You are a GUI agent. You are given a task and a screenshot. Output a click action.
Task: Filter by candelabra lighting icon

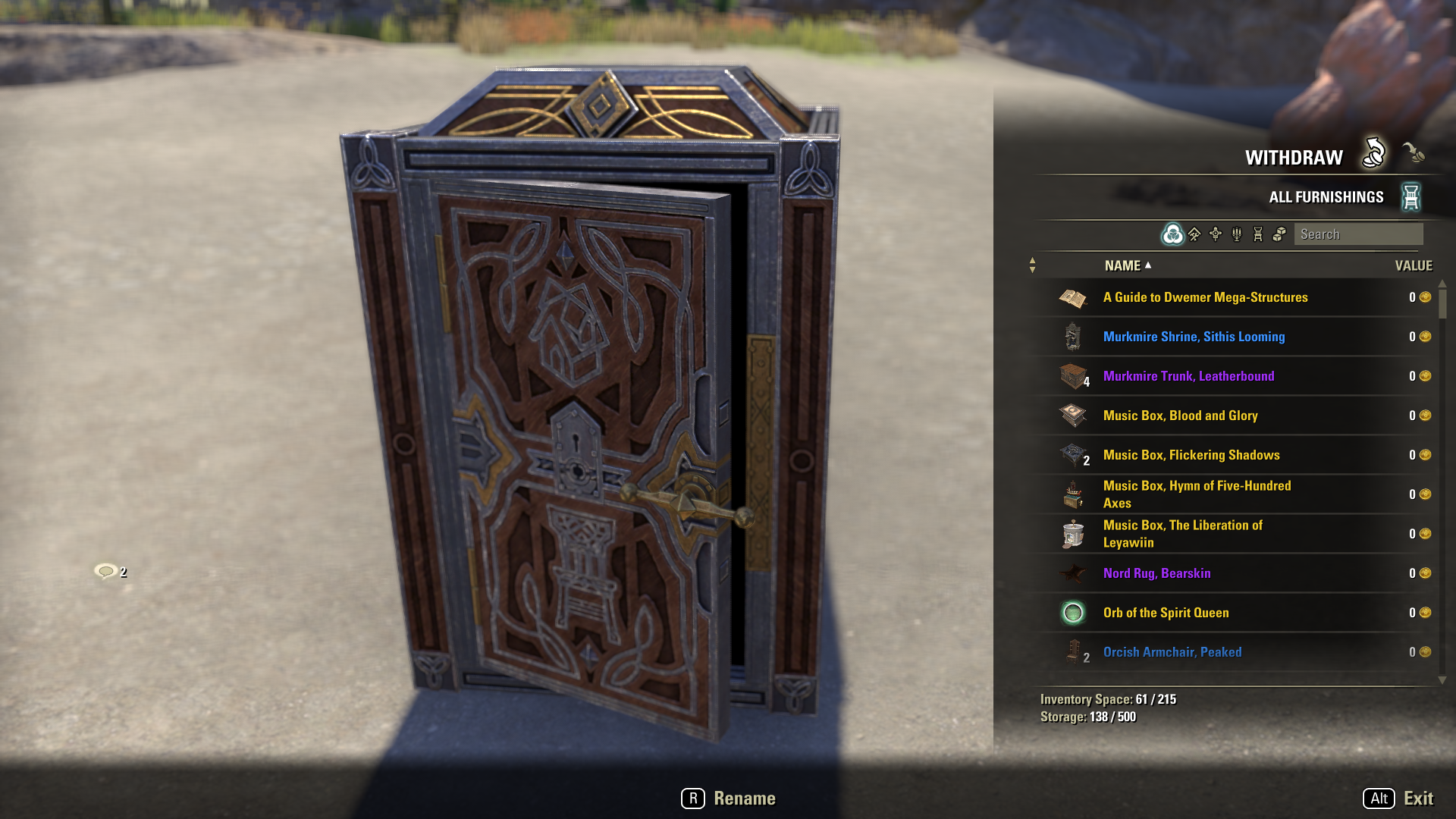pos(1237,234)
